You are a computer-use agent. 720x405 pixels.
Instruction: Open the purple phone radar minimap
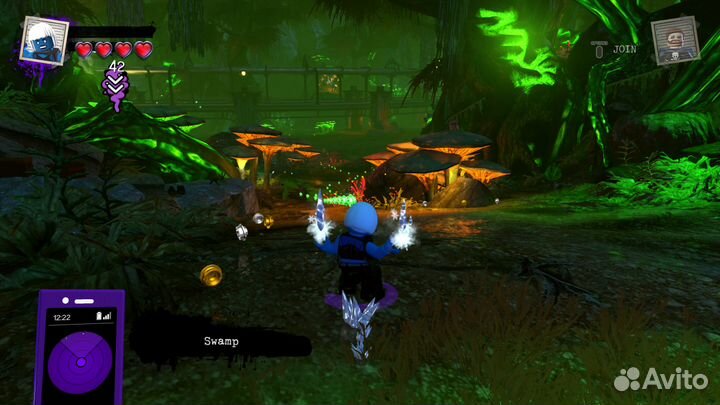tap(80, 350)
